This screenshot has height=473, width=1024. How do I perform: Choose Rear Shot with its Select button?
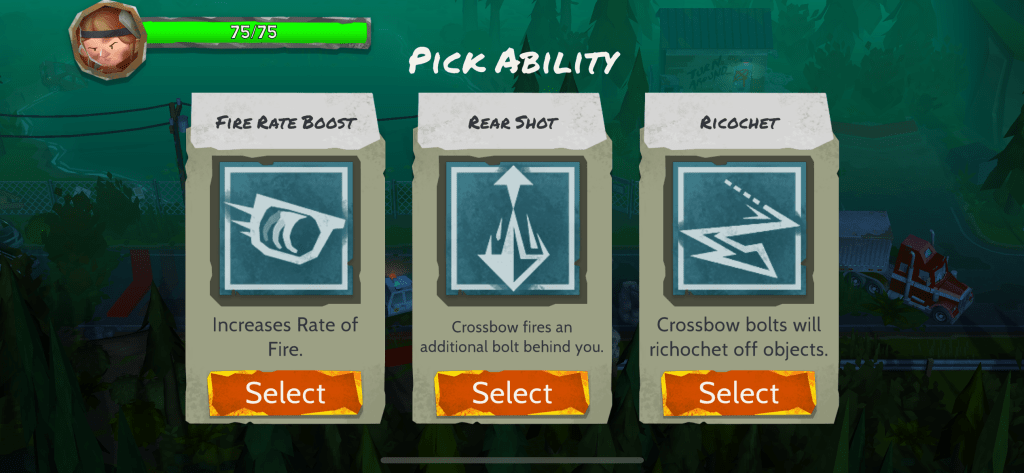point(512,393)
